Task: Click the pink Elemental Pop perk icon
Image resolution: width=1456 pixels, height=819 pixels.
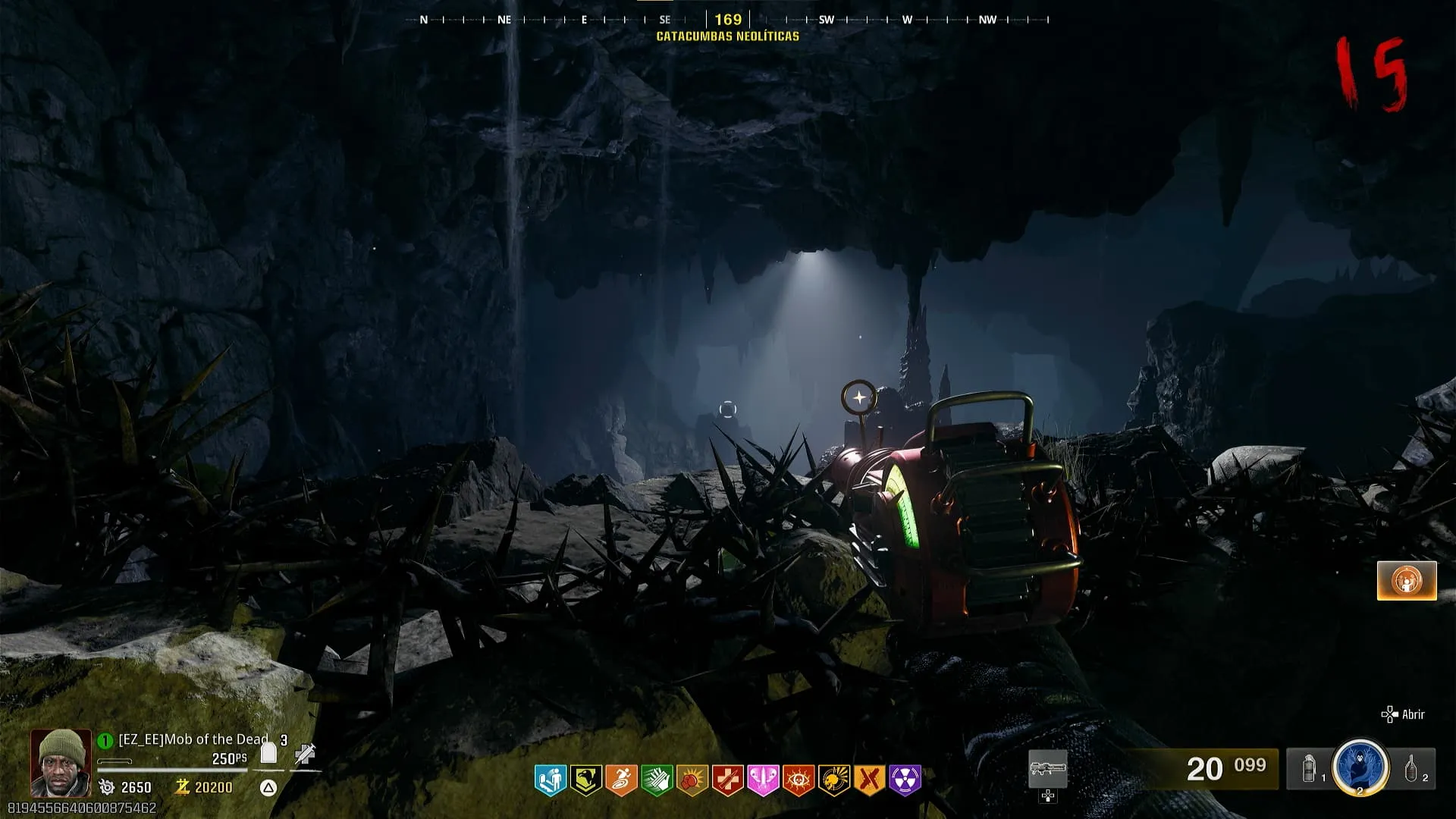Action: pos(763,780)
